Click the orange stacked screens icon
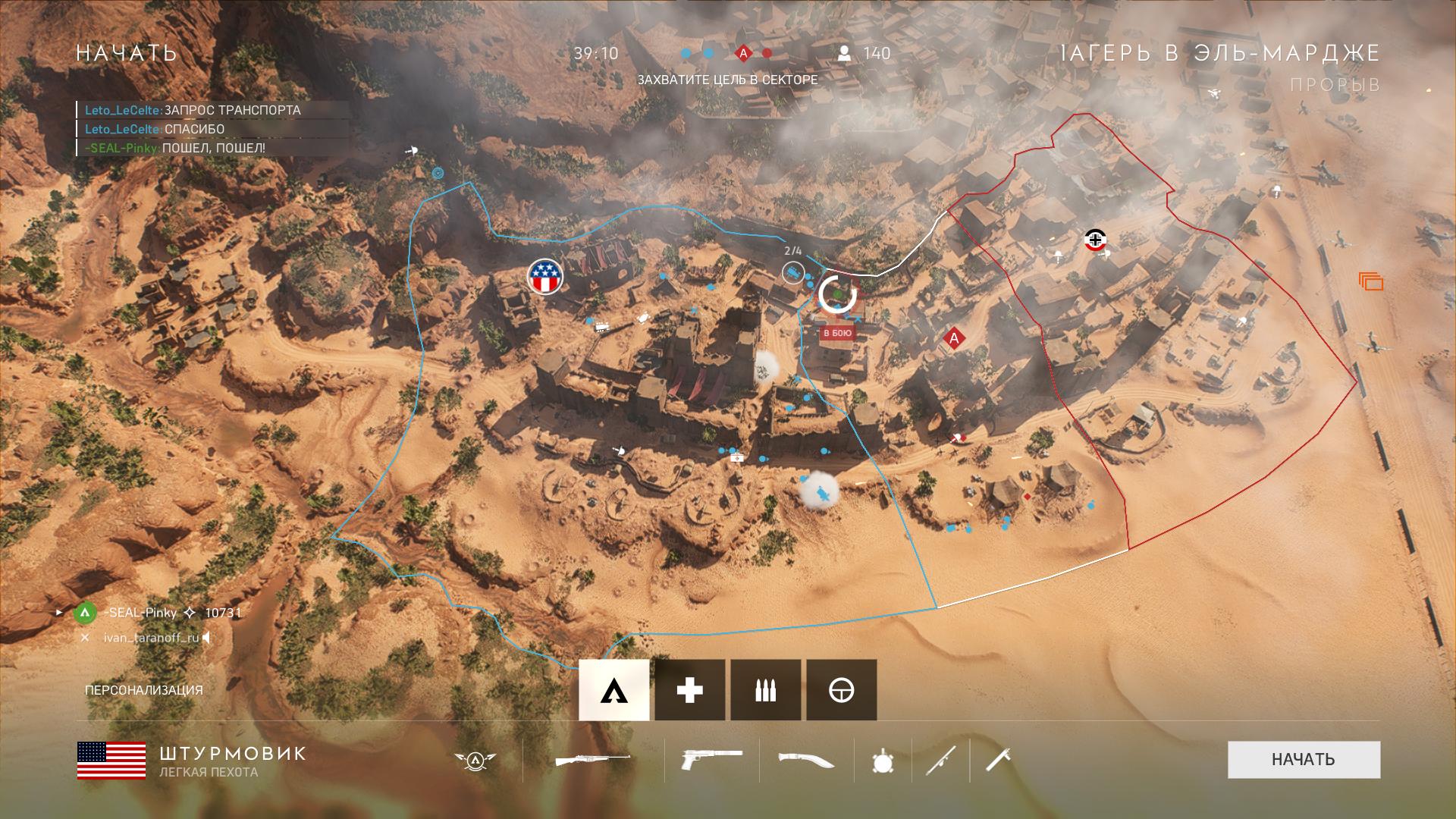 [x=1371, y=282]
